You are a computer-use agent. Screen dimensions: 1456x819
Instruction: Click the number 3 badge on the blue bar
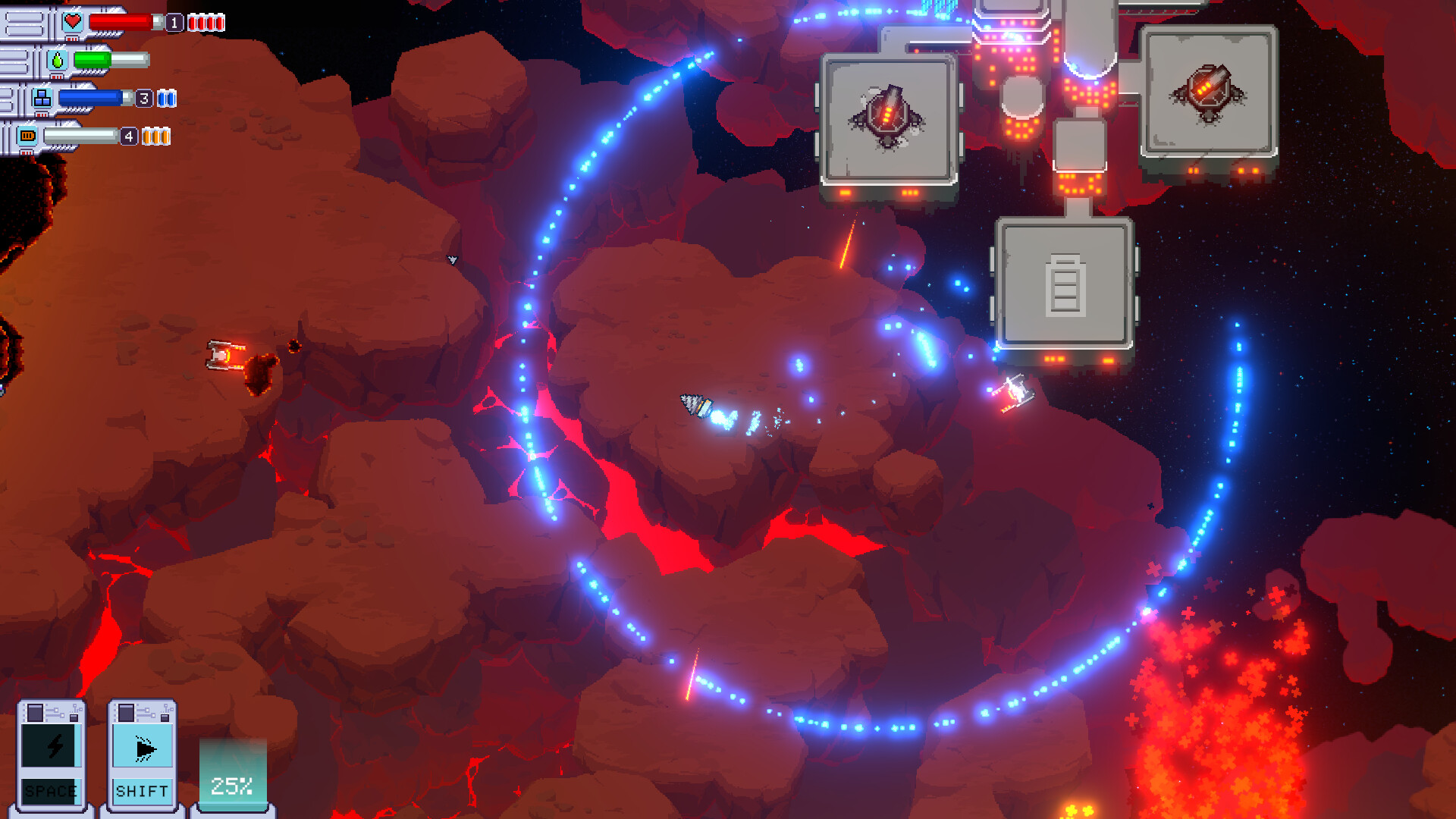pyautogui.click(x=144, y=98)
